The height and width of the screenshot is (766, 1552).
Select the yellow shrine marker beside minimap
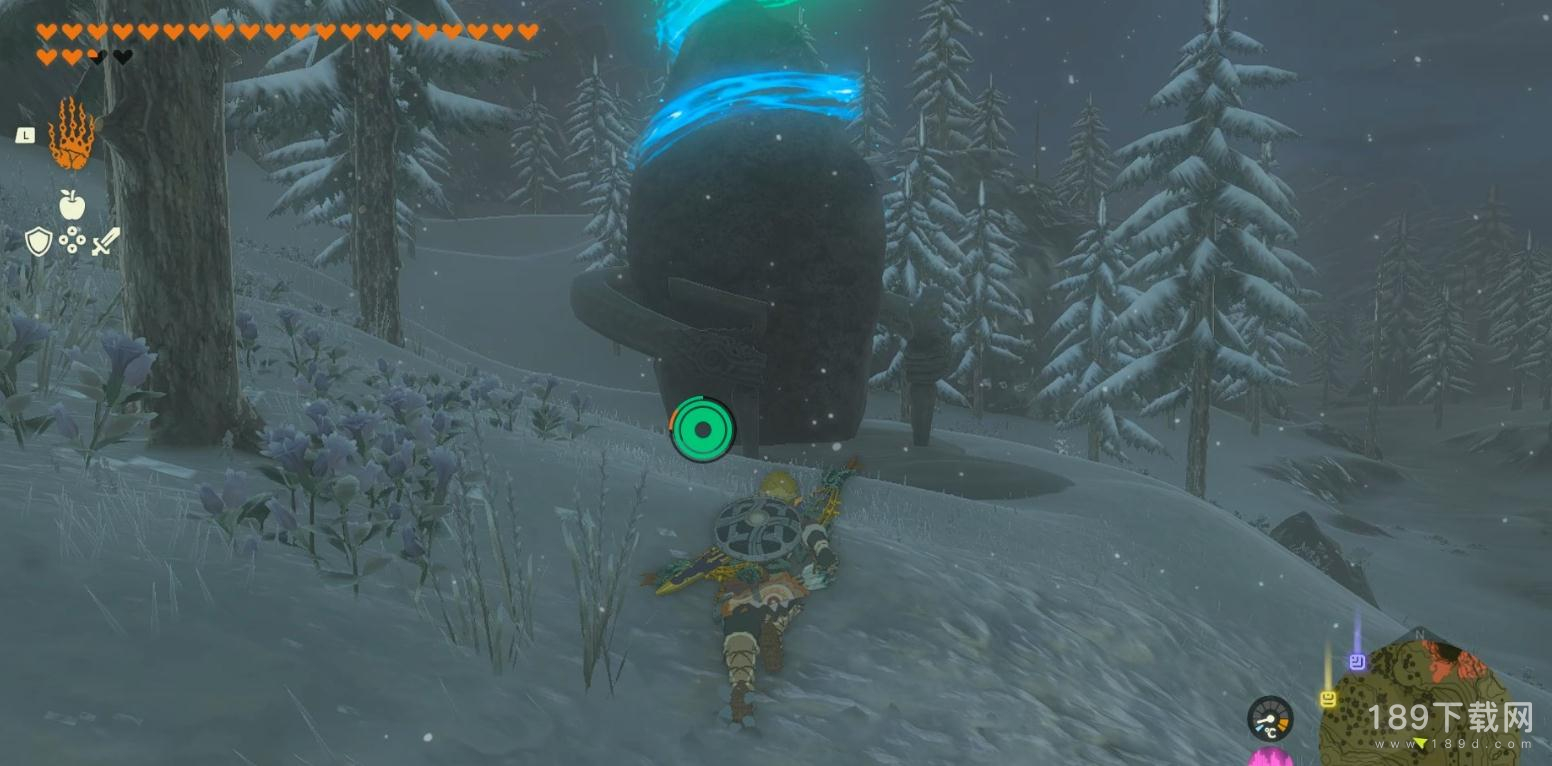click(1328, 699)
